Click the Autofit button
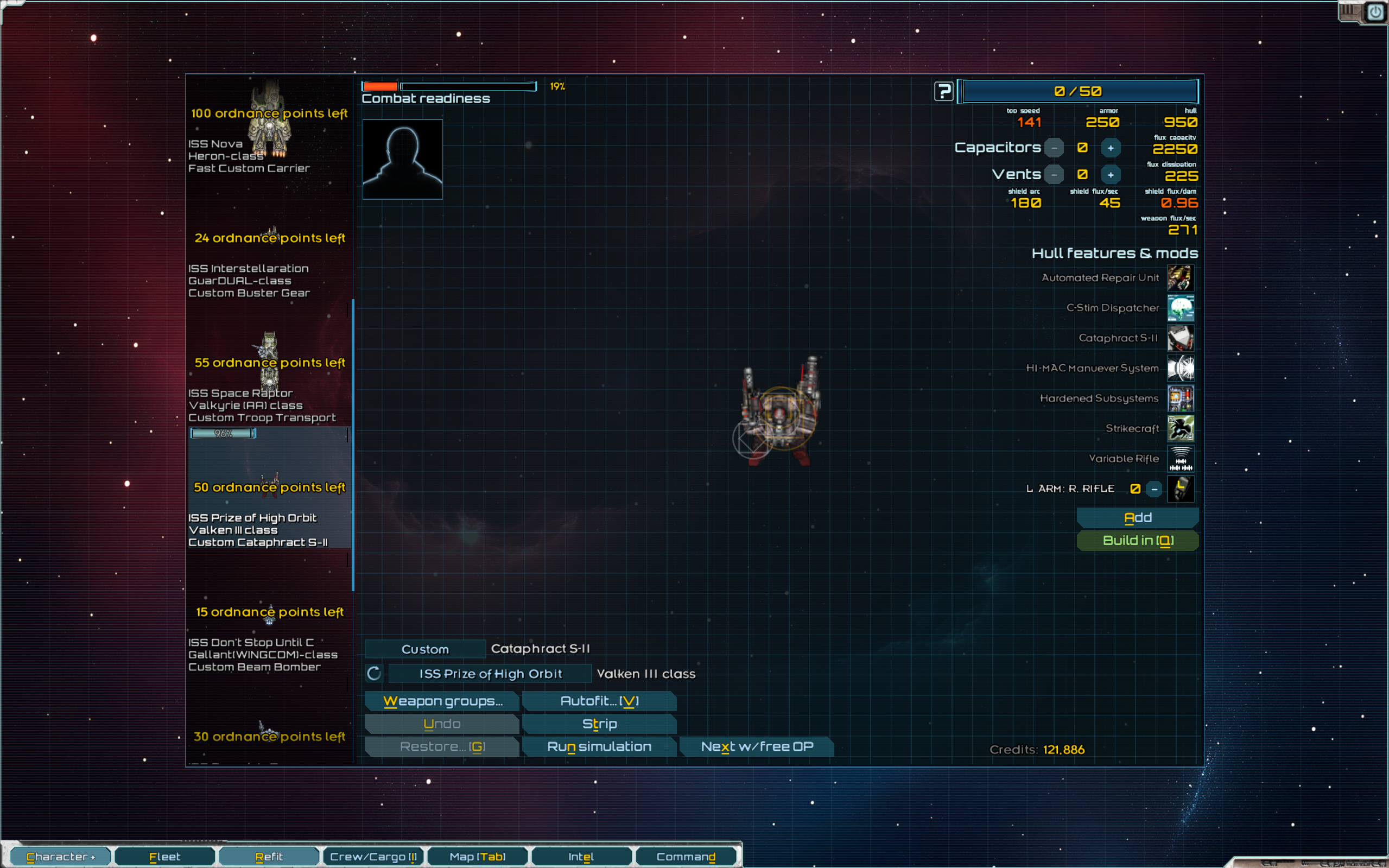The height and width of the screenshot is (868, 1389). click(599, 701)
